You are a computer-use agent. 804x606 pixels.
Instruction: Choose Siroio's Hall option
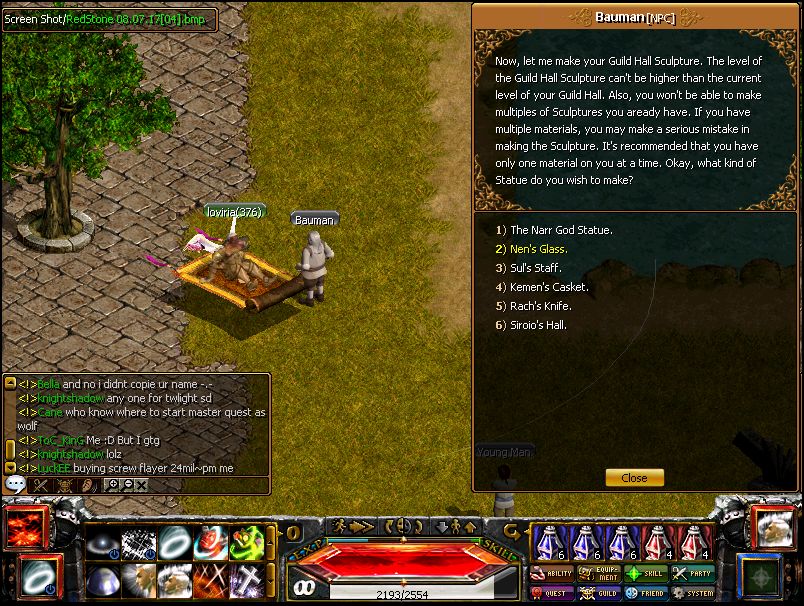click(538, 325)
